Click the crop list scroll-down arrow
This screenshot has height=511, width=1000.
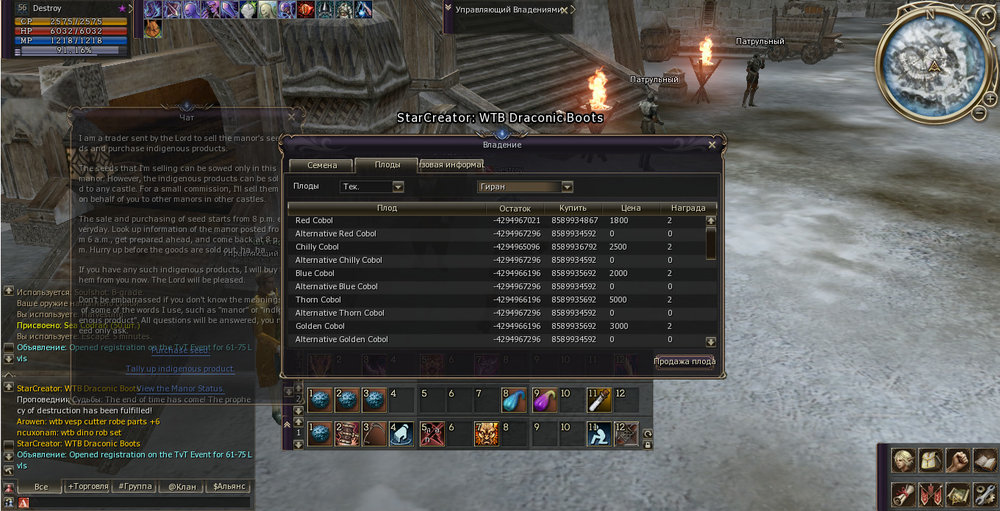point(711,341)
